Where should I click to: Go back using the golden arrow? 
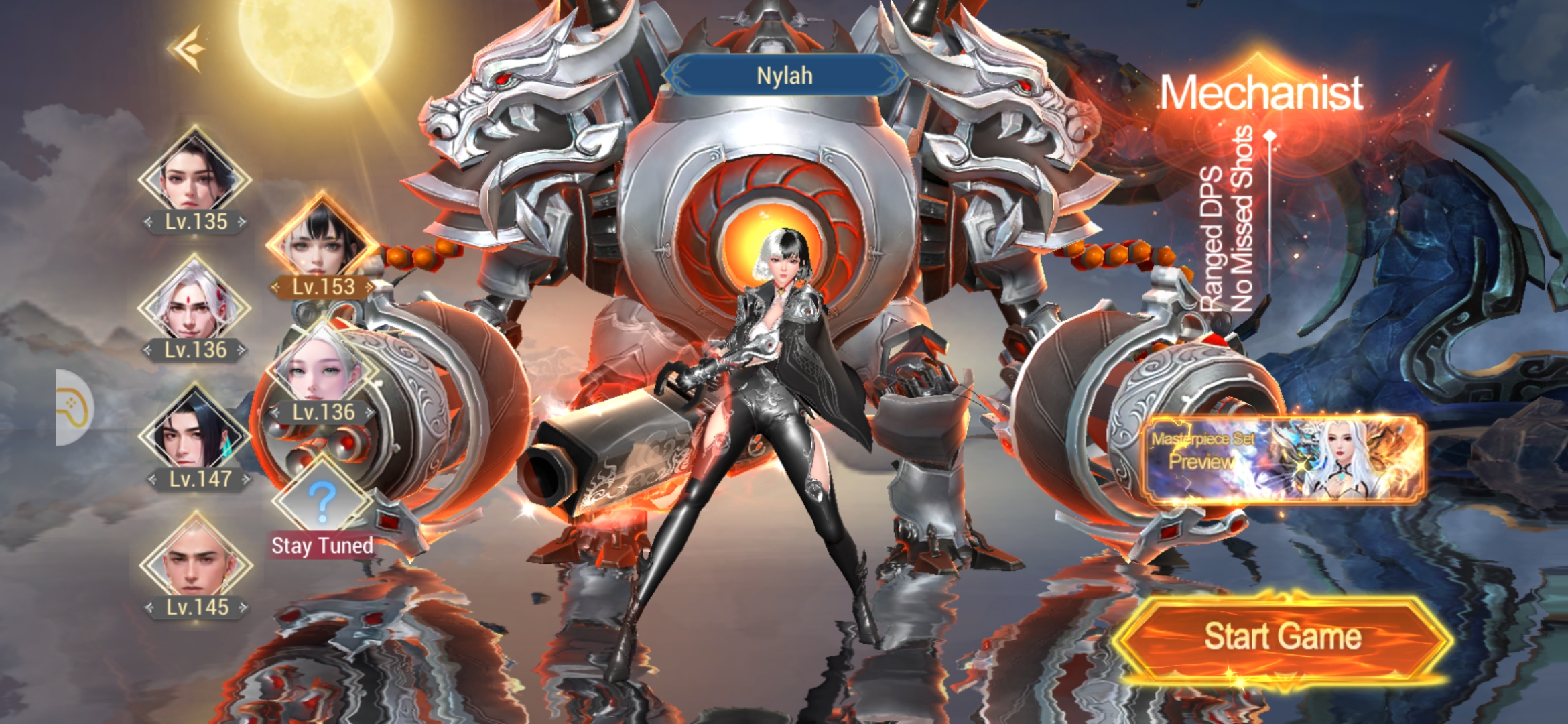[x=187, y=48]
